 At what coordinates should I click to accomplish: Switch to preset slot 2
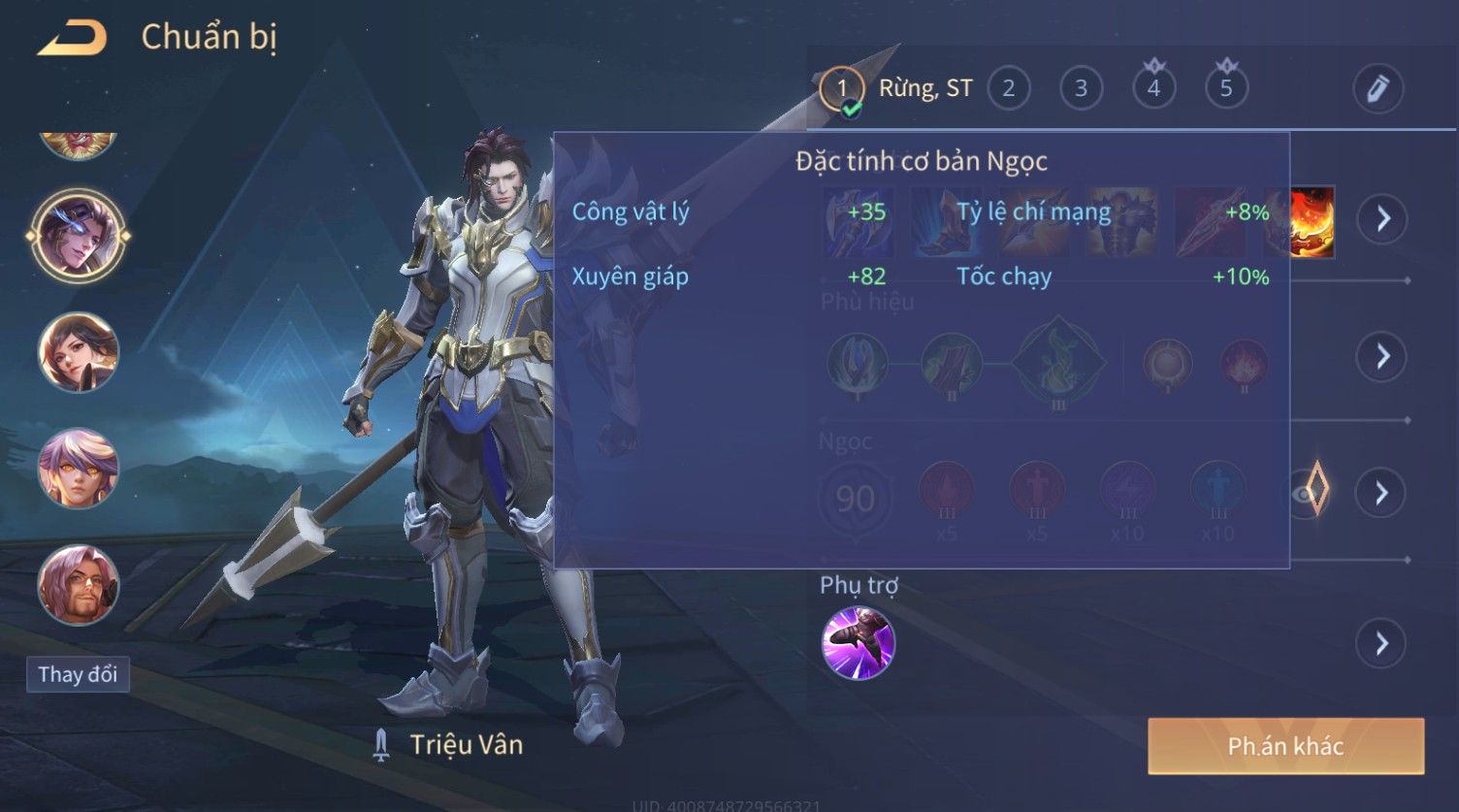[x=1009, y=89]
